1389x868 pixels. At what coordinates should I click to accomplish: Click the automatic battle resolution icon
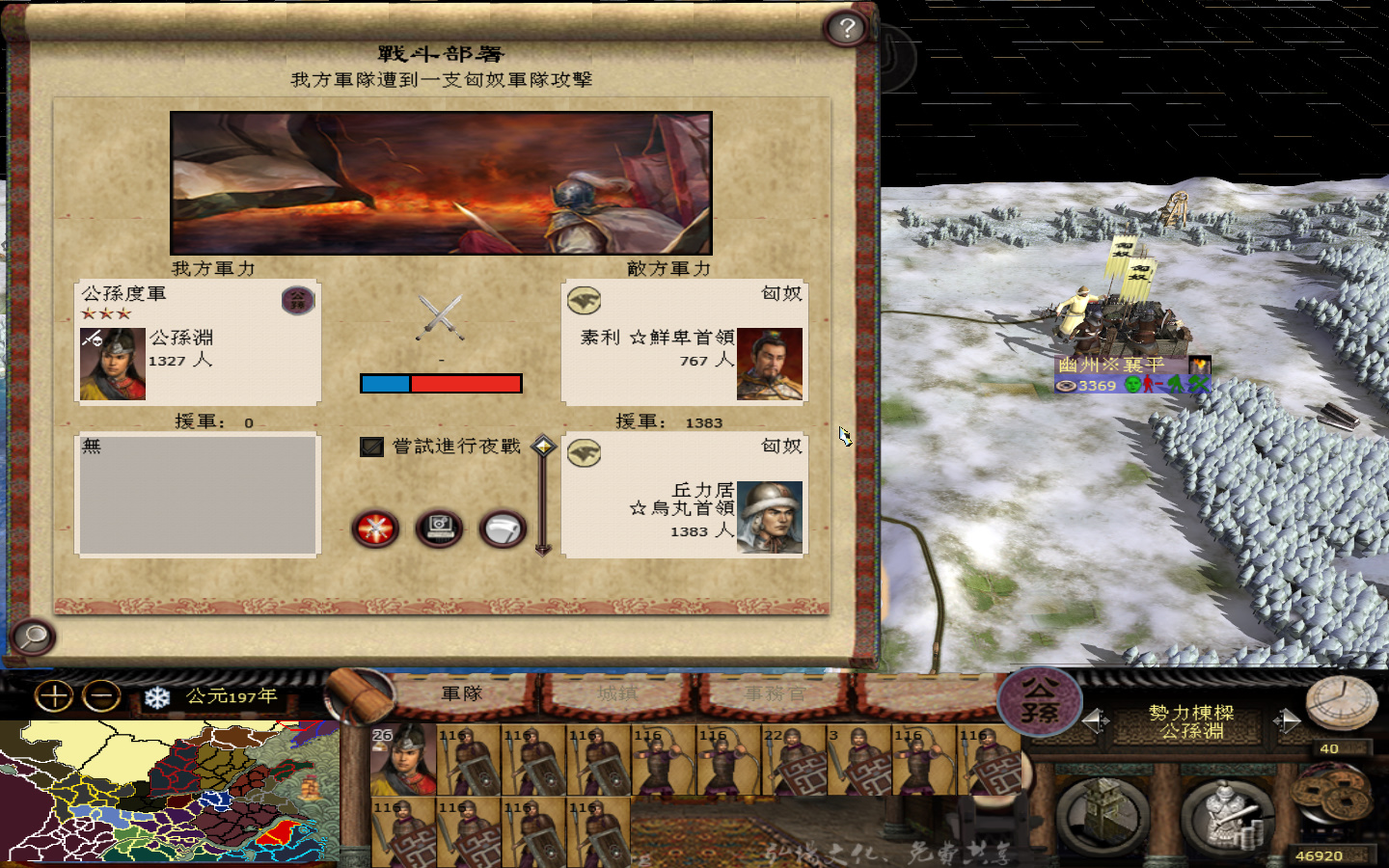(438, 527)
